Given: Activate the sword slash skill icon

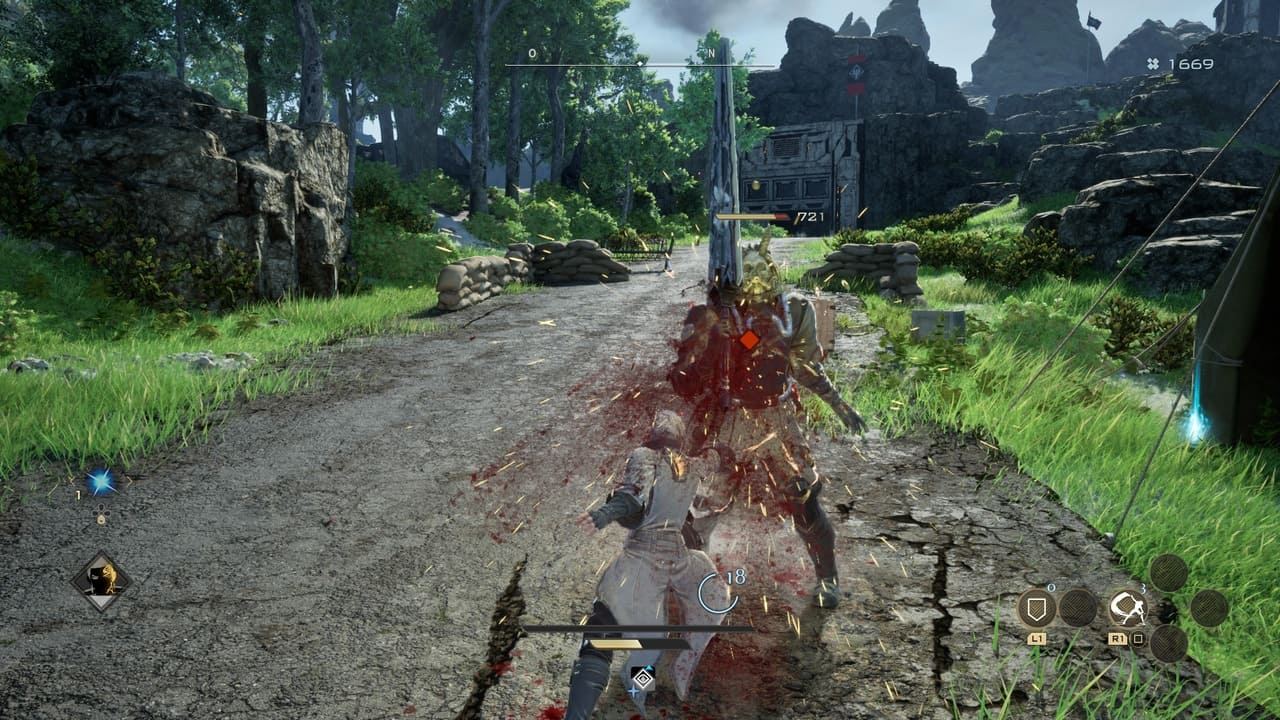Looking at the screenshot, I should [1127, 607].
